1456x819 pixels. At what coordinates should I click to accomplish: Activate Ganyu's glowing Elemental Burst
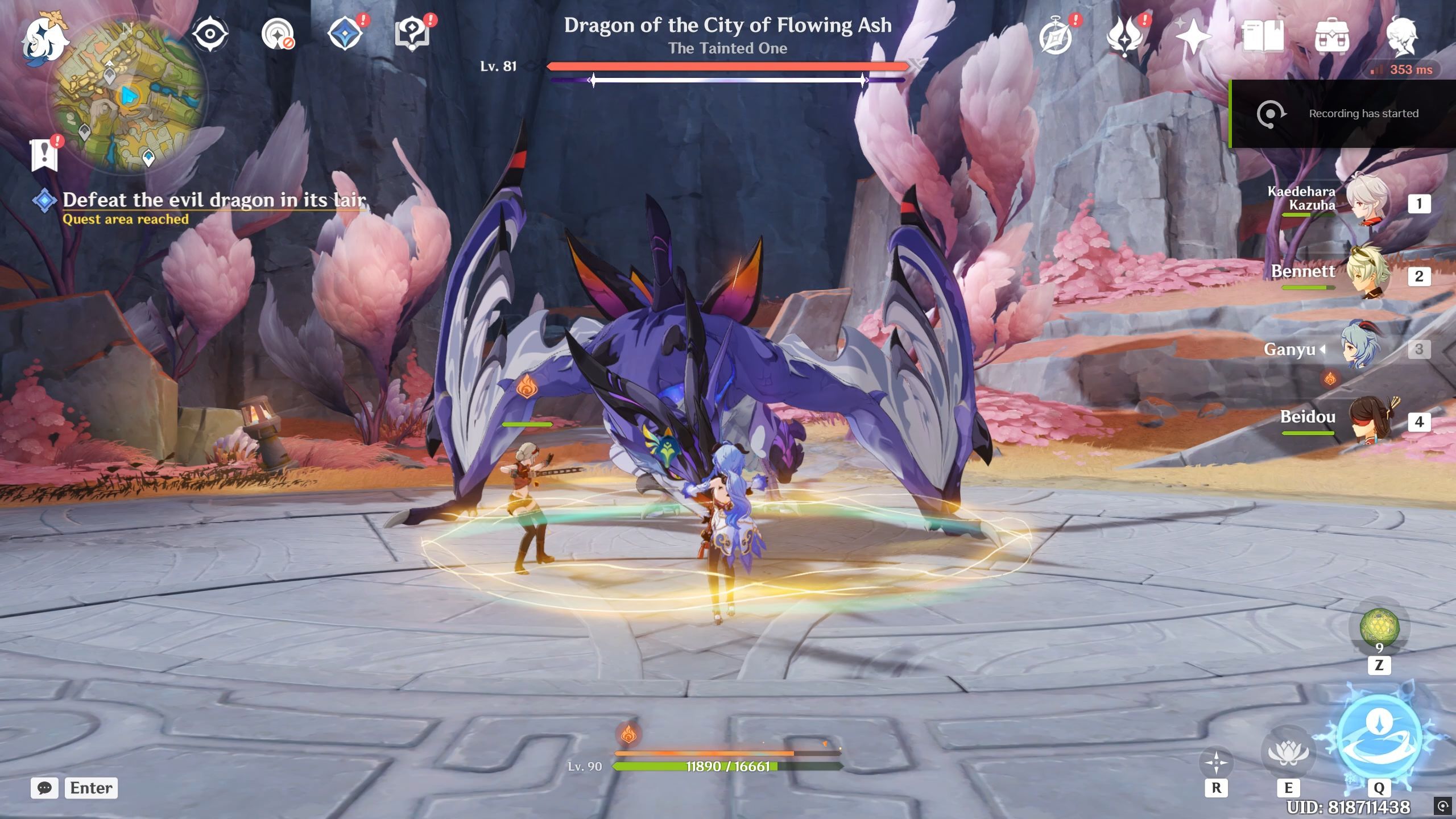pos(1379,737)
